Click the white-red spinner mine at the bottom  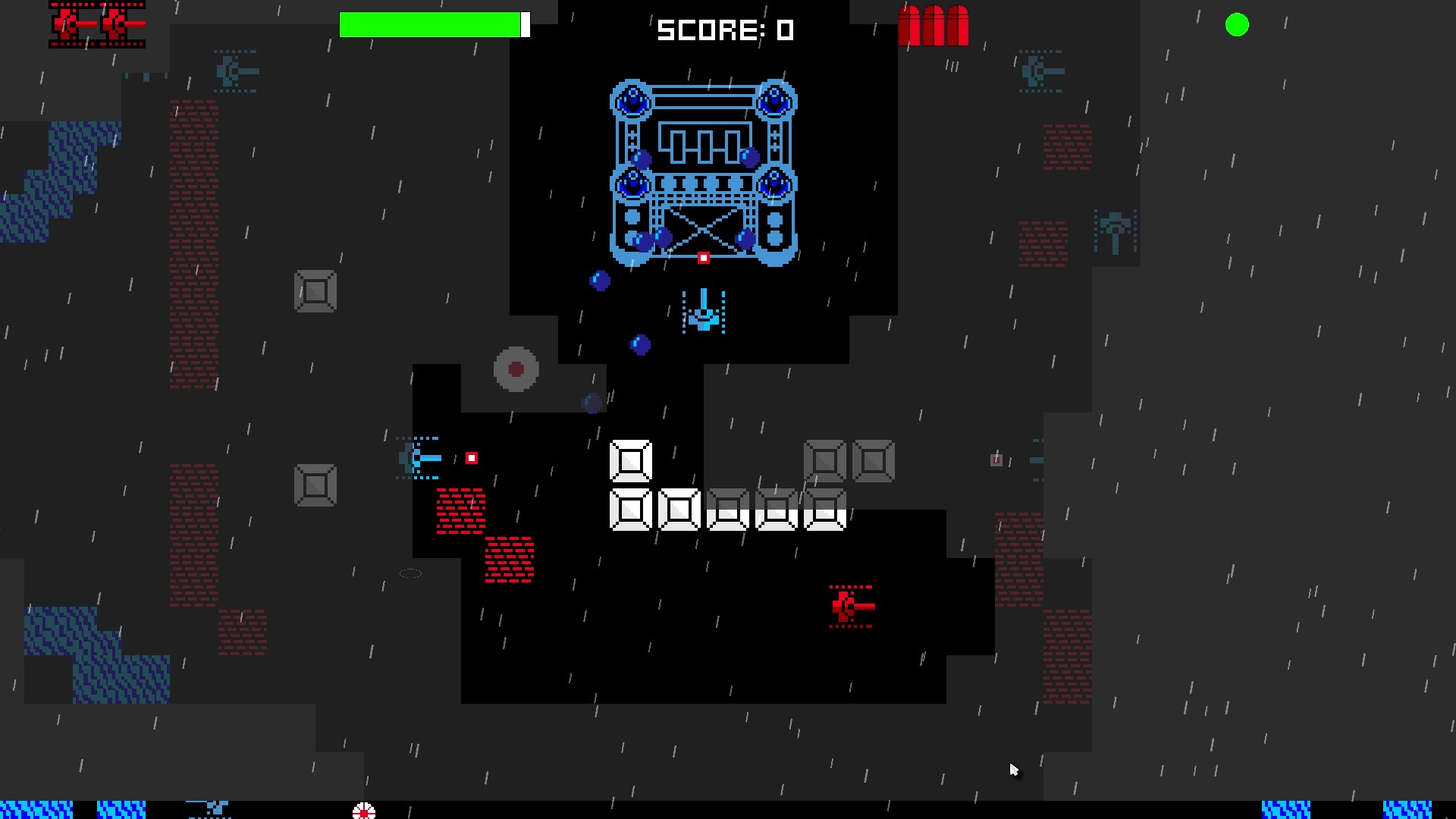point(364,812)
